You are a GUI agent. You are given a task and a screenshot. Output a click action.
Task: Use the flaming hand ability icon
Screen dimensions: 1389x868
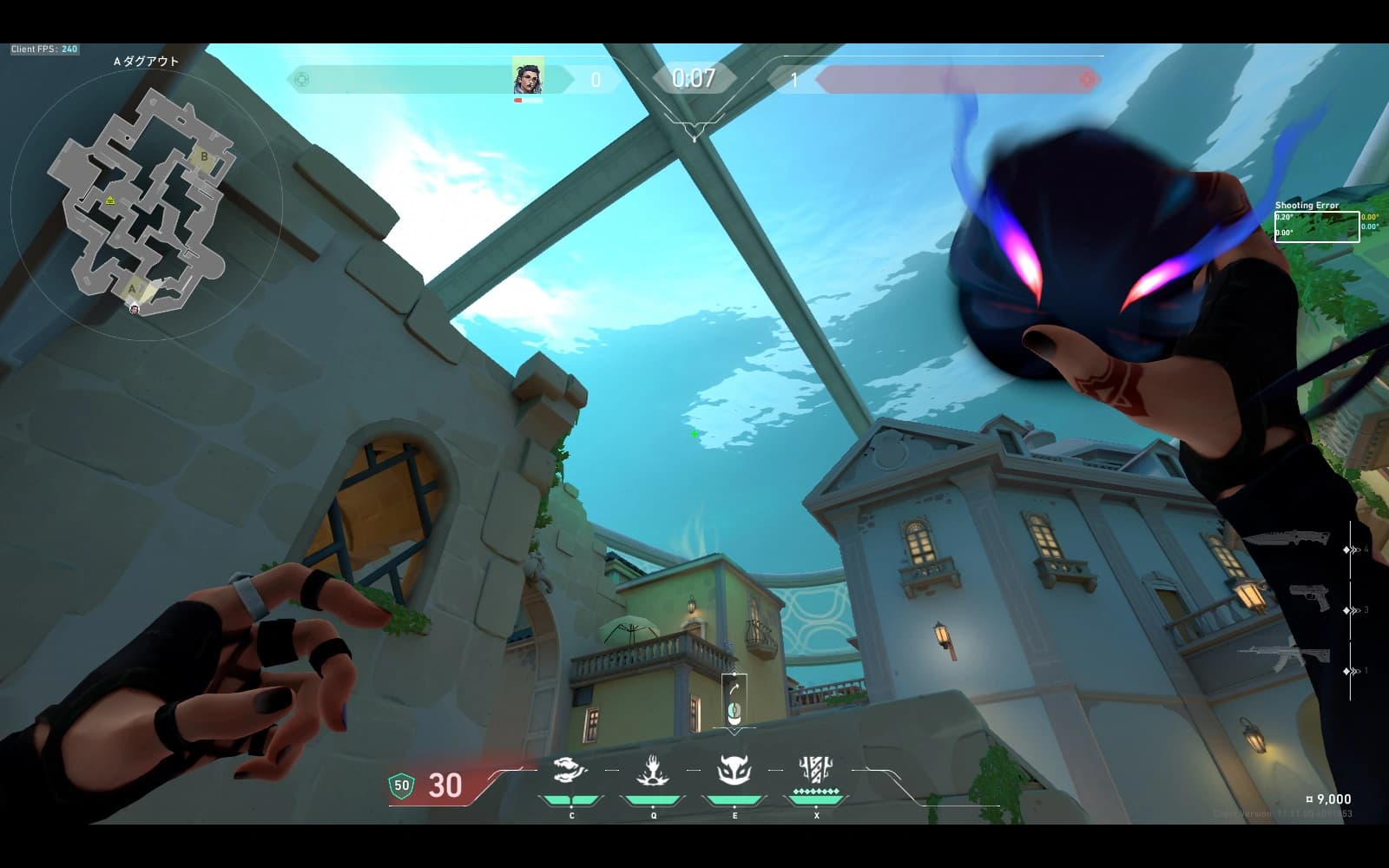point(653,769)
